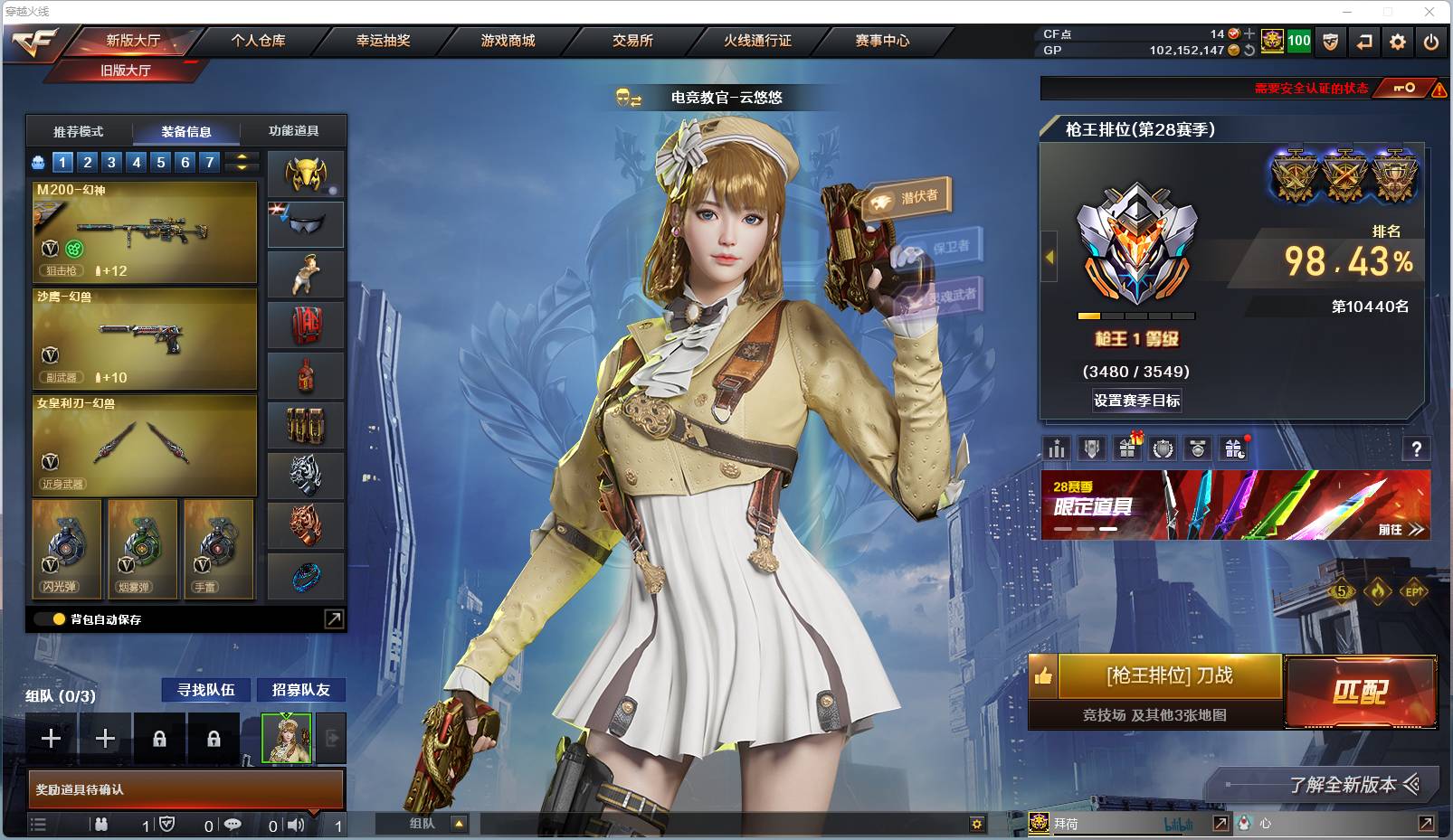Select the medal achievements icon
This screenshot has height=840, width=1453.
[x=1162, y=447]
